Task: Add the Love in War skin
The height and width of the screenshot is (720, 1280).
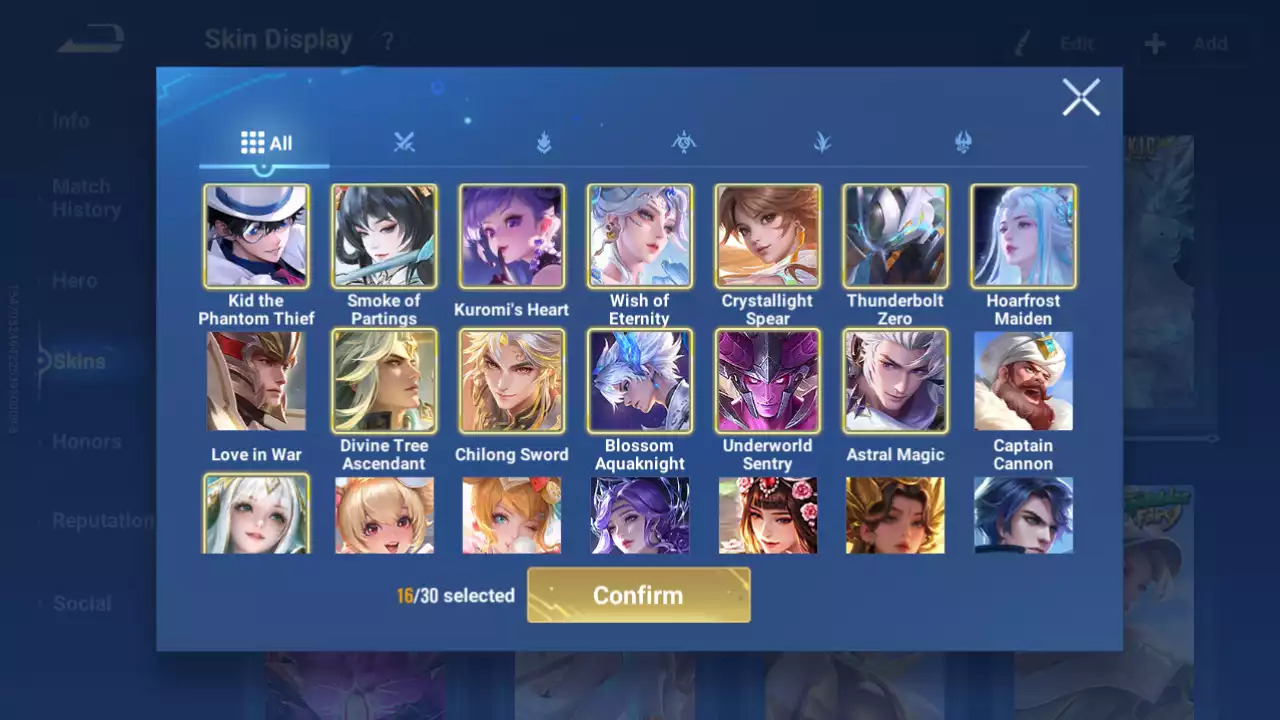Action: click(x=256, y=381)
